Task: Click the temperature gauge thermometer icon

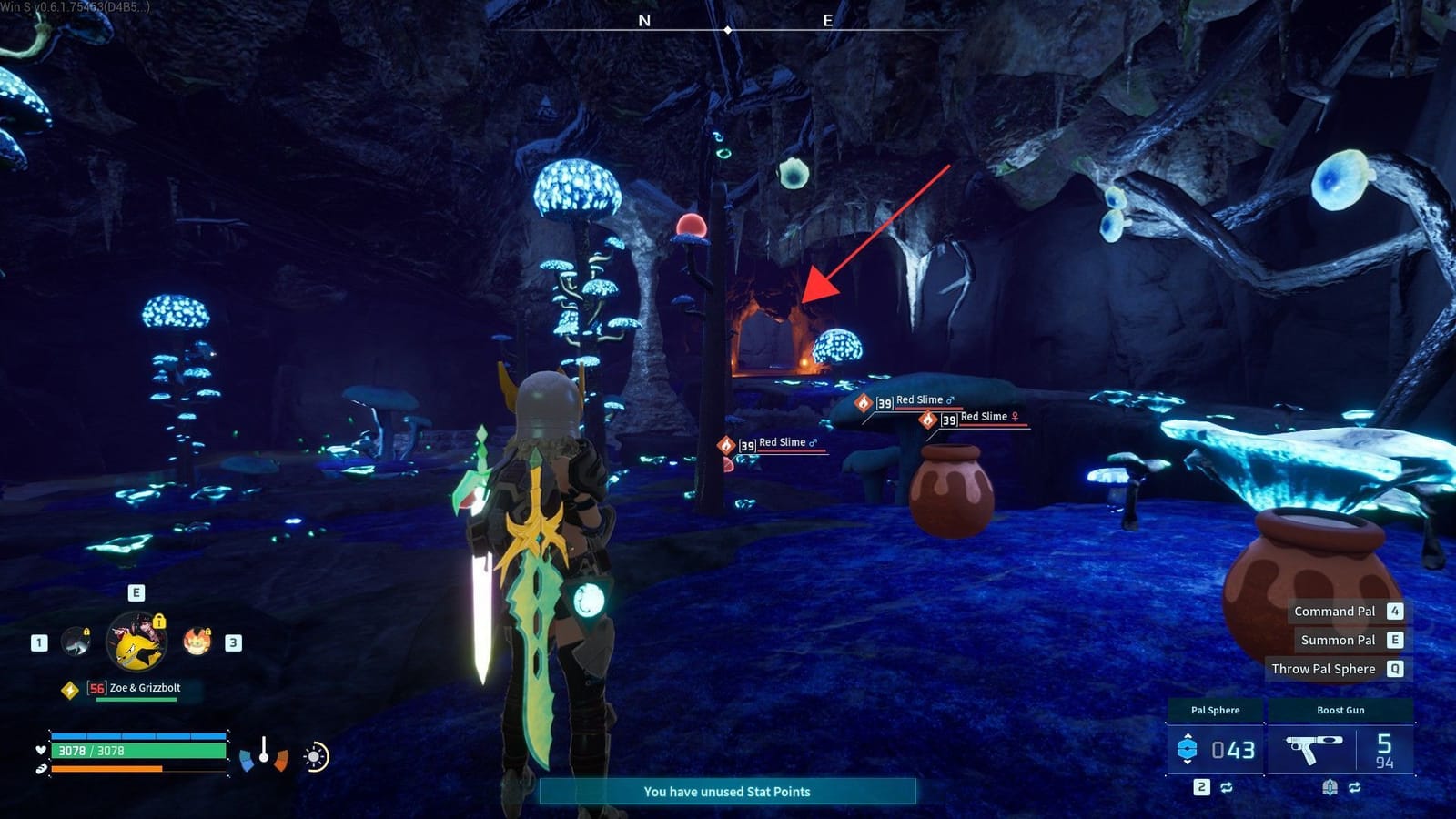Action: [x=264, y=750]
